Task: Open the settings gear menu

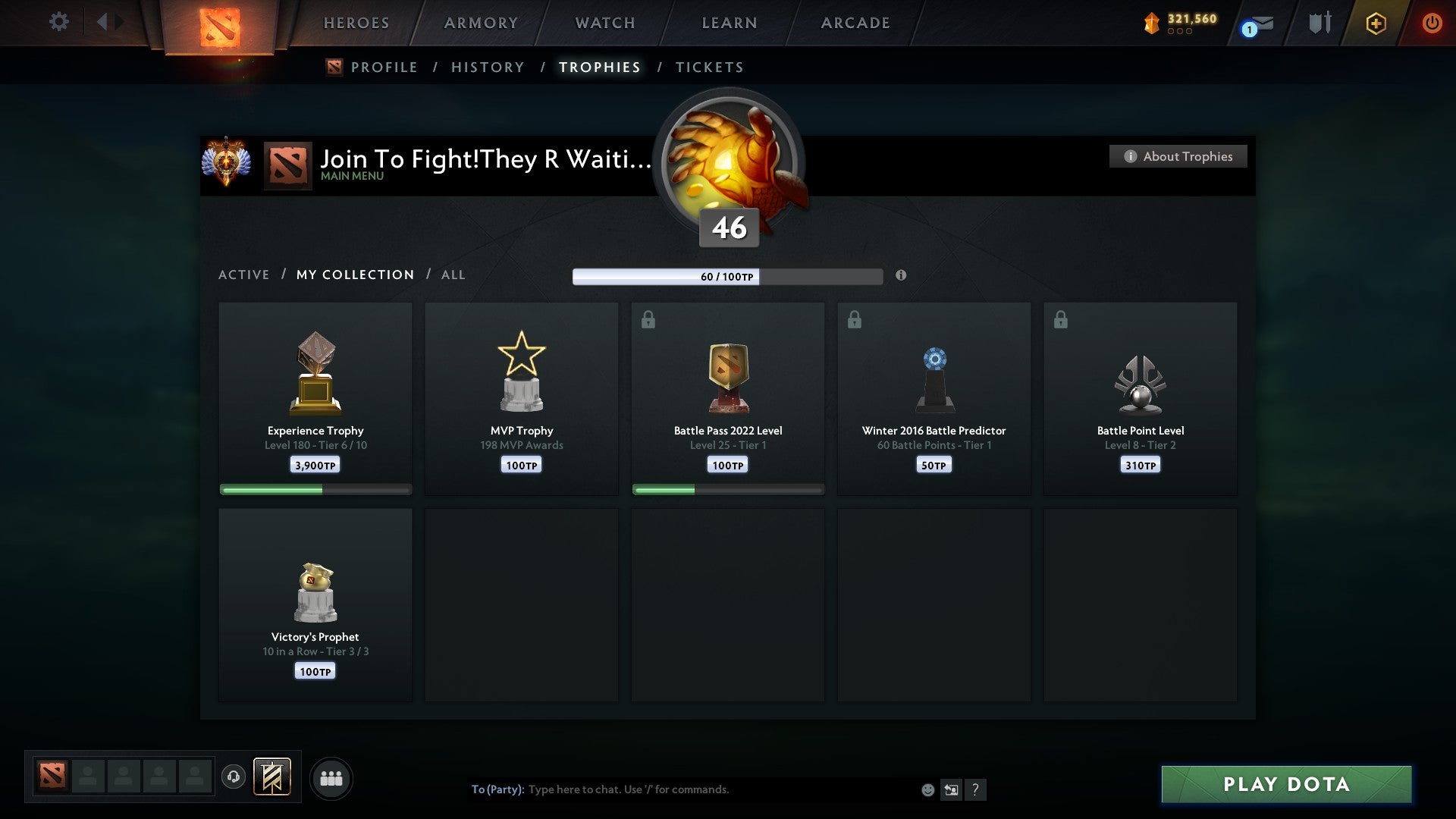Action: tap(59, 22)
